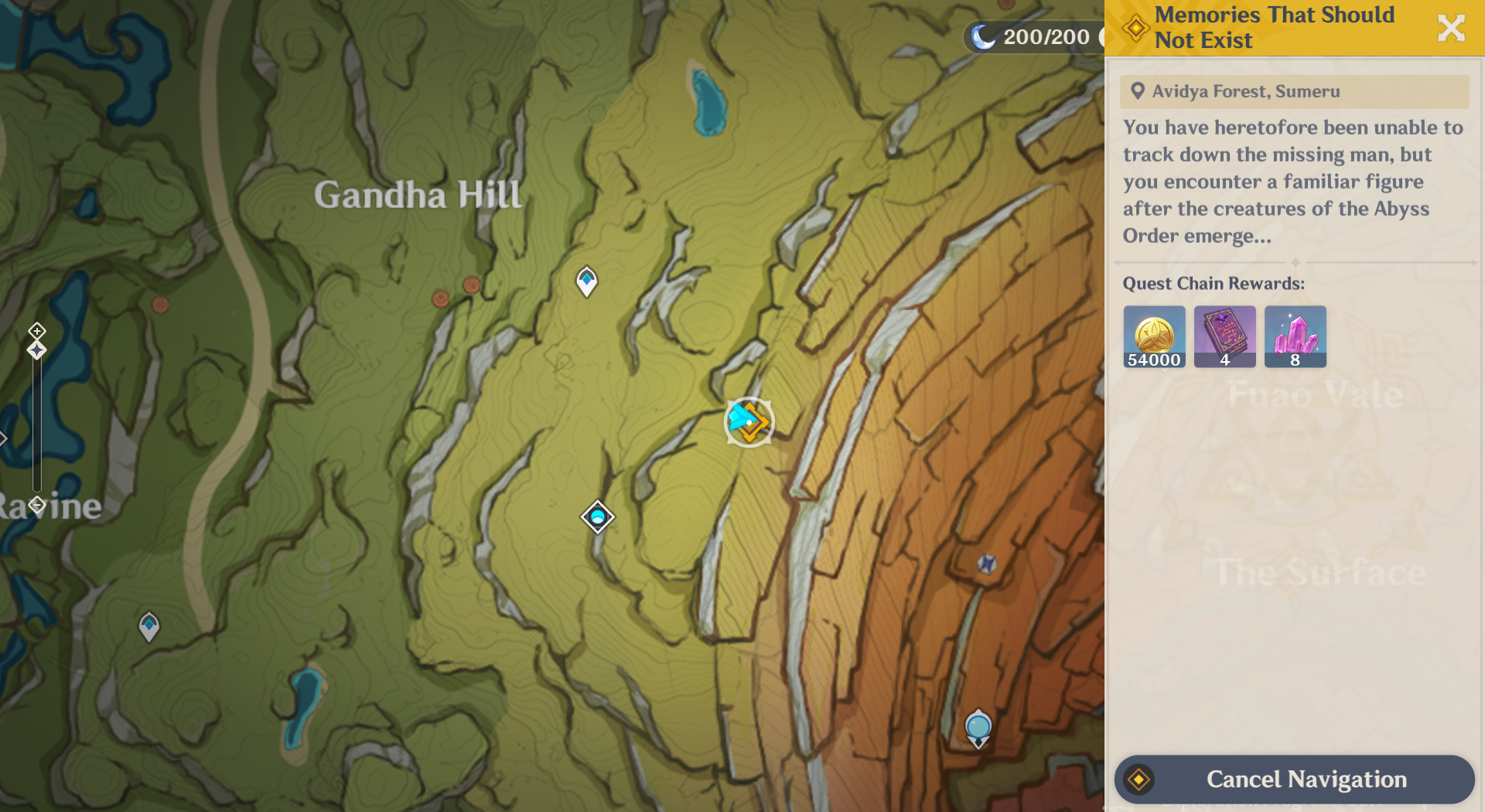The image size is (1485, 812).
Task: Click the teleport waypoint below the quest marker
Action: [596, 517]
